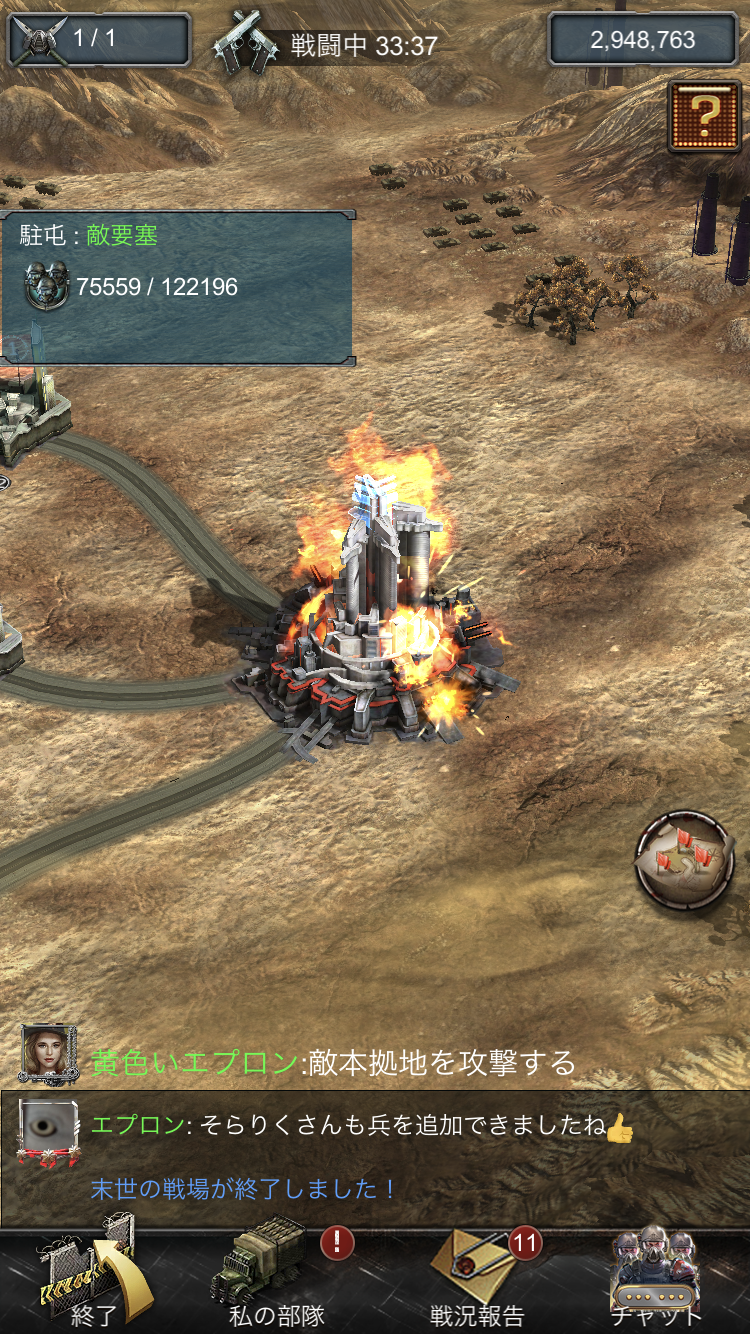The image size is (750, 1334).
Task: Click the 1 / 1 march queue indicator
Action: coord(99,40)
